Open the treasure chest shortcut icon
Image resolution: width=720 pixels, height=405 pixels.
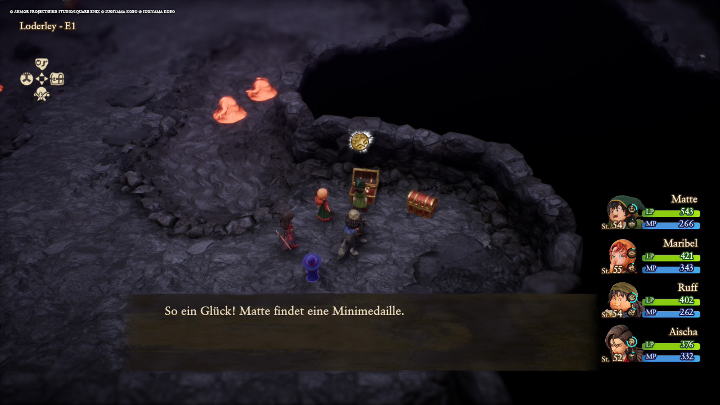click(57, 79)
